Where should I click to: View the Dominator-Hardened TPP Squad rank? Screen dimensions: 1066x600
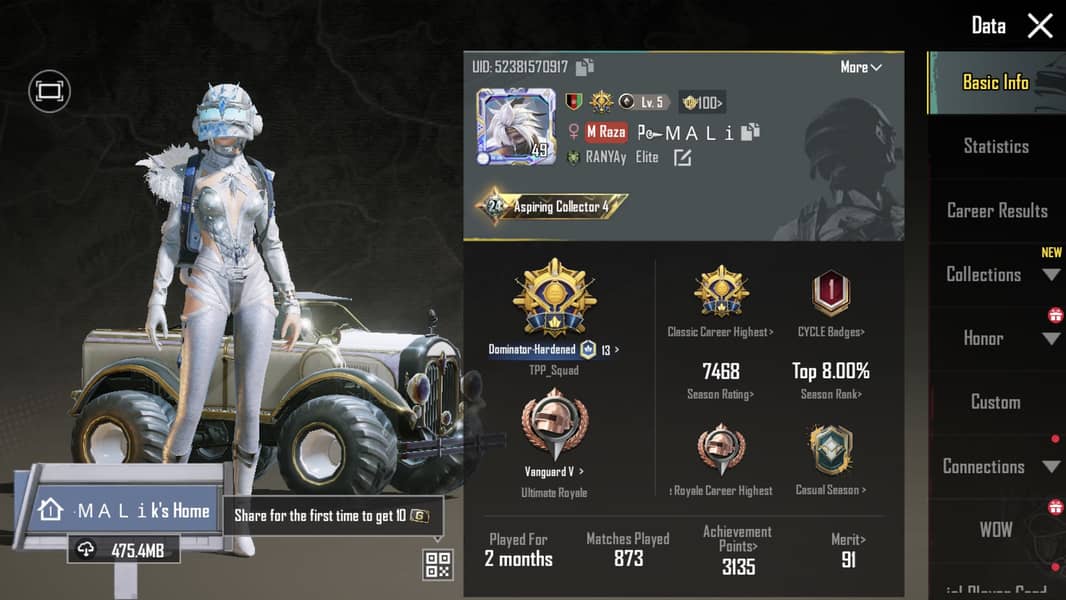(x=553, y=300)
